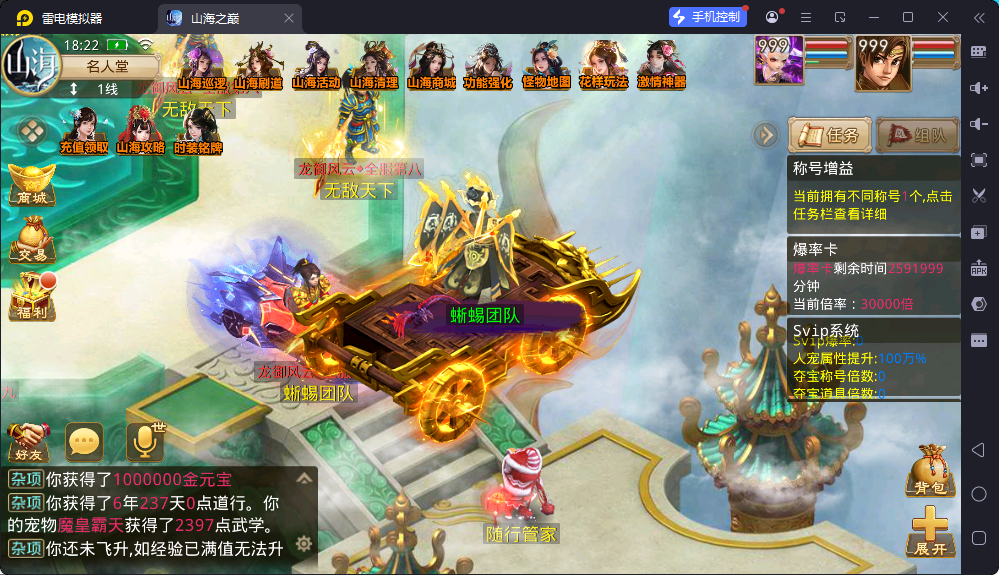Image resolution: width=999 pixels, height=575 pixels.
Task: Activate the microphone voice chat button
Action: (x=144, y=440)
